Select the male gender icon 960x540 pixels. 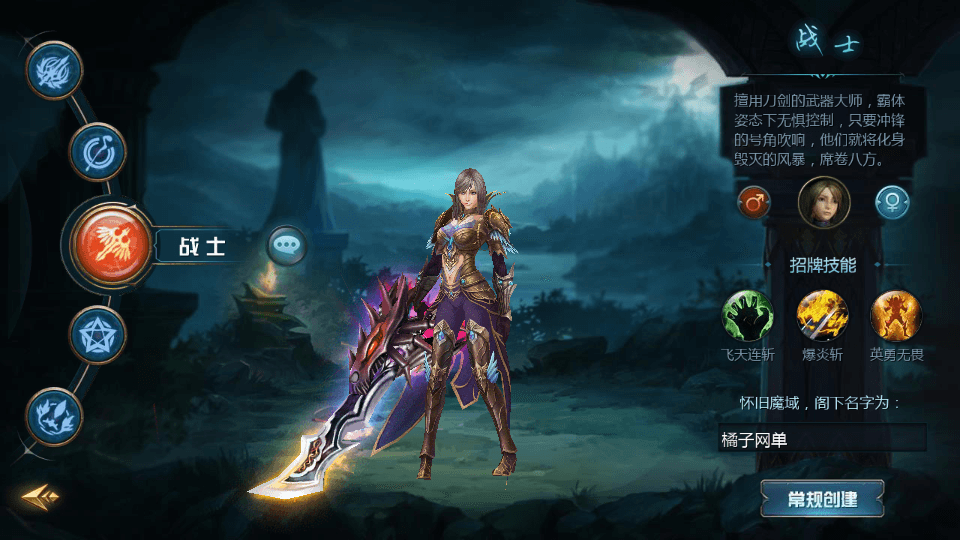(754, 203)
